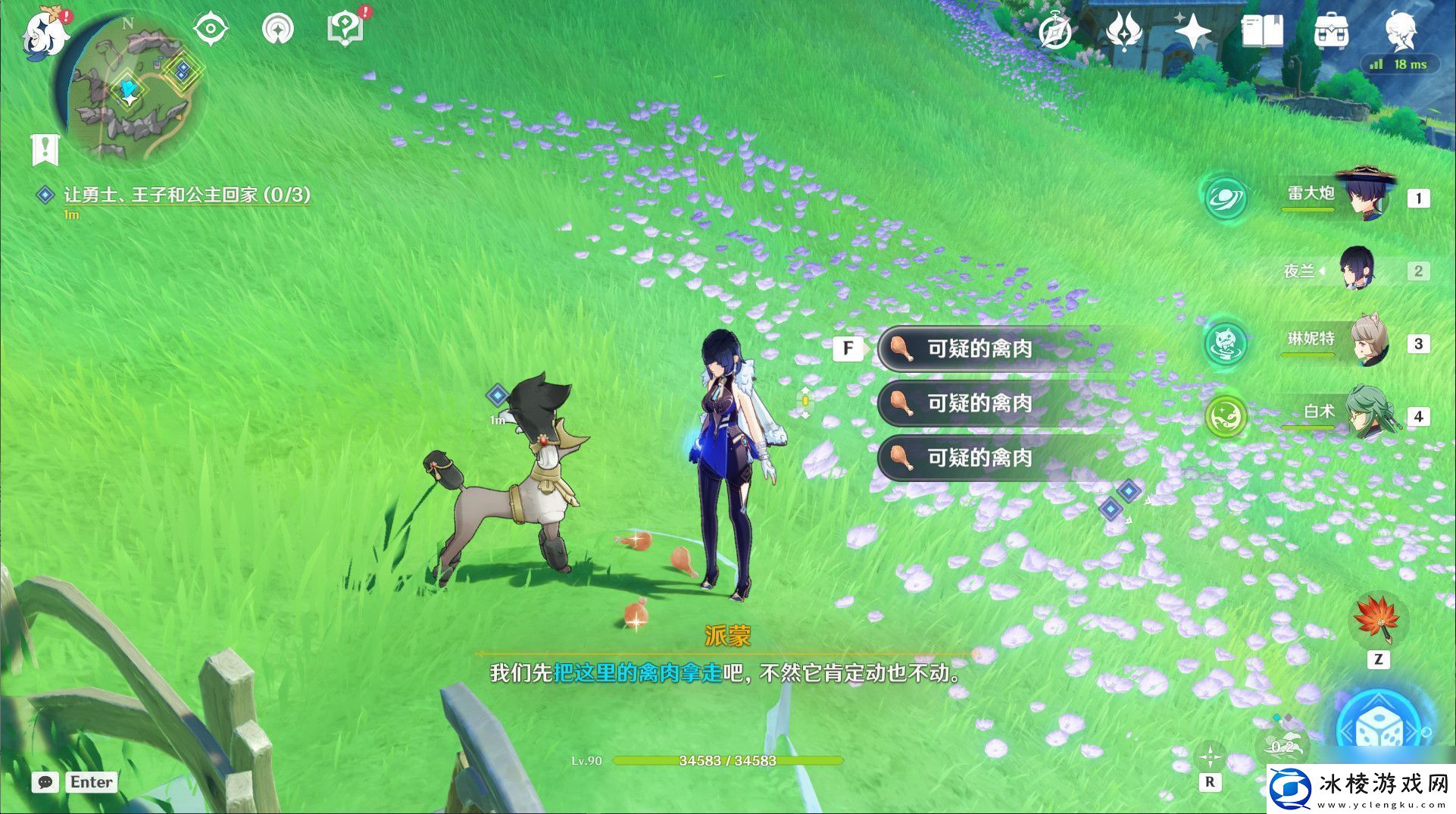Click the eye-shaped vision icon near the minimap
The height and width of the screenshot is (814, 1456).
point(210,27)
